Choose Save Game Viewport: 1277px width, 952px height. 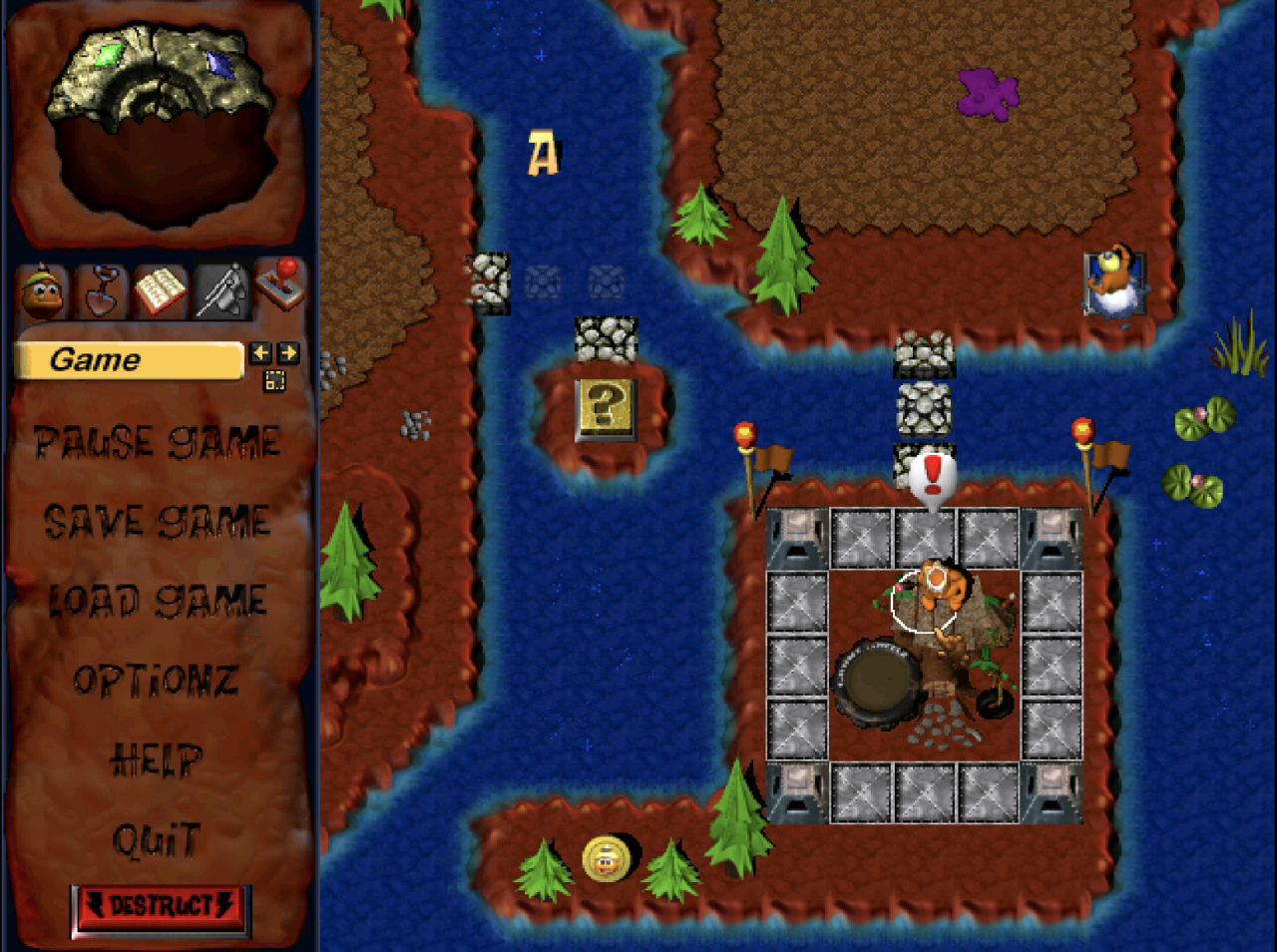pyautogui.click(x=157, y=521)
